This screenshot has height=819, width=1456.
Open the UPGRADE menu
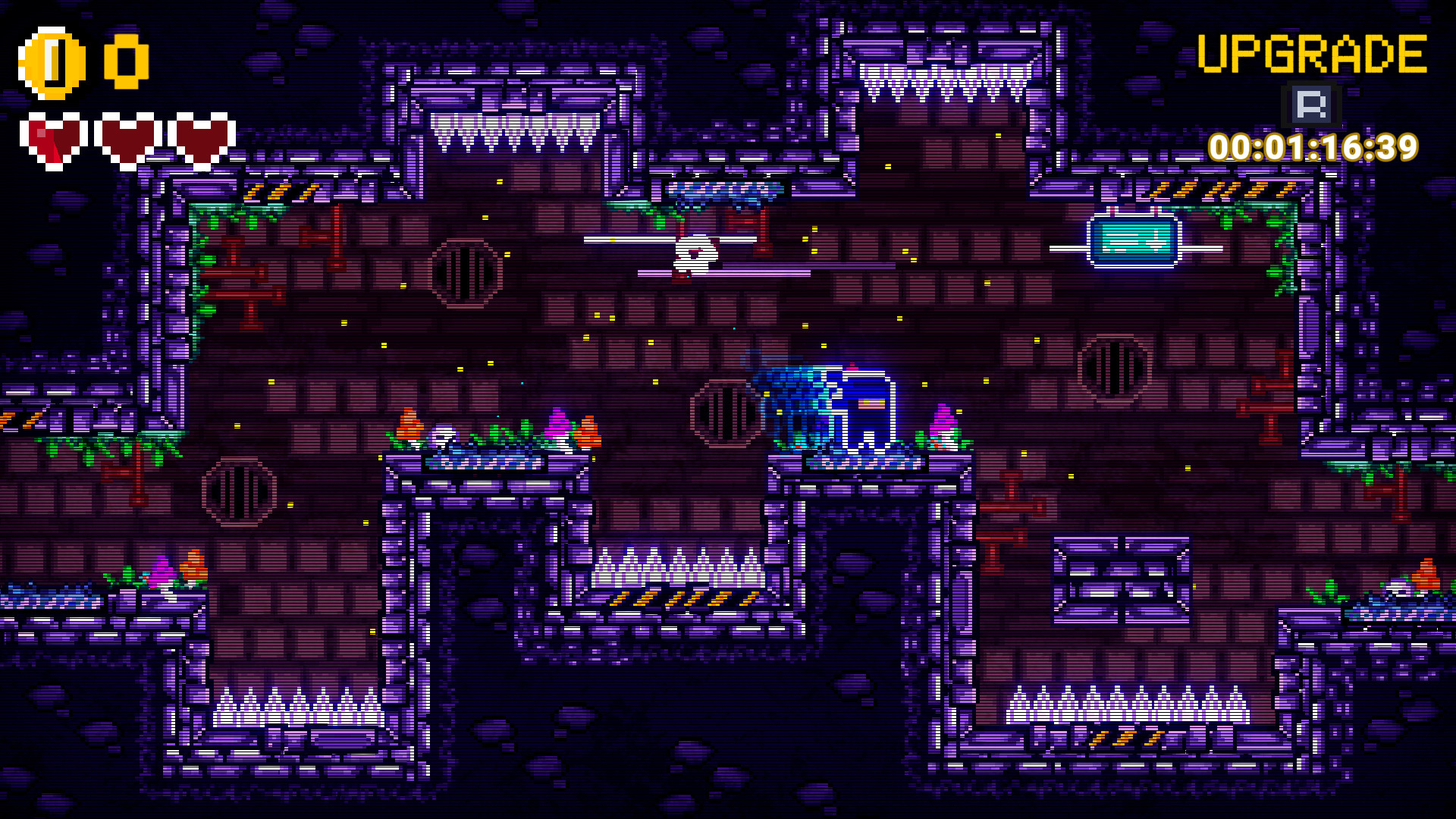click(x=1310, y=52)
